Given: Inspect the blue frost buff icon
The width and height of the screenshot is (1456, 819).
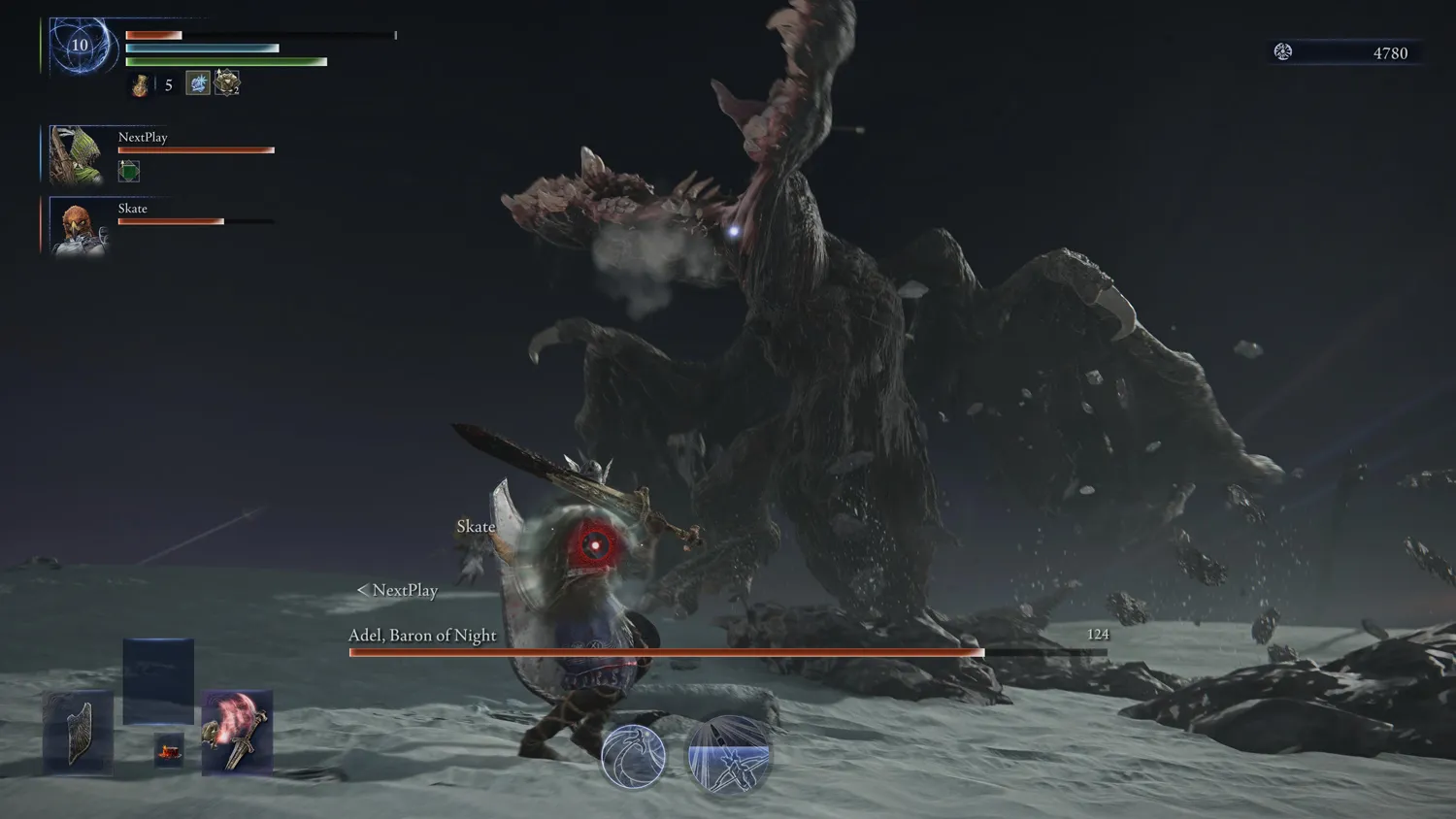Looking at the screenshot, I should point(198,83).
